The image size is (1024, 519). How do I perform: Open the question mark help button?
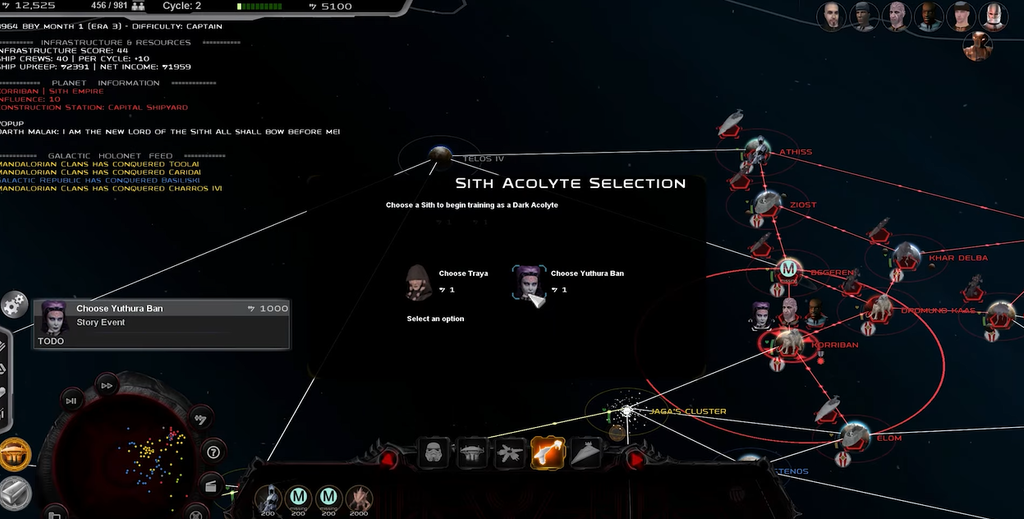pyautogui.click(x=212, y=451)
